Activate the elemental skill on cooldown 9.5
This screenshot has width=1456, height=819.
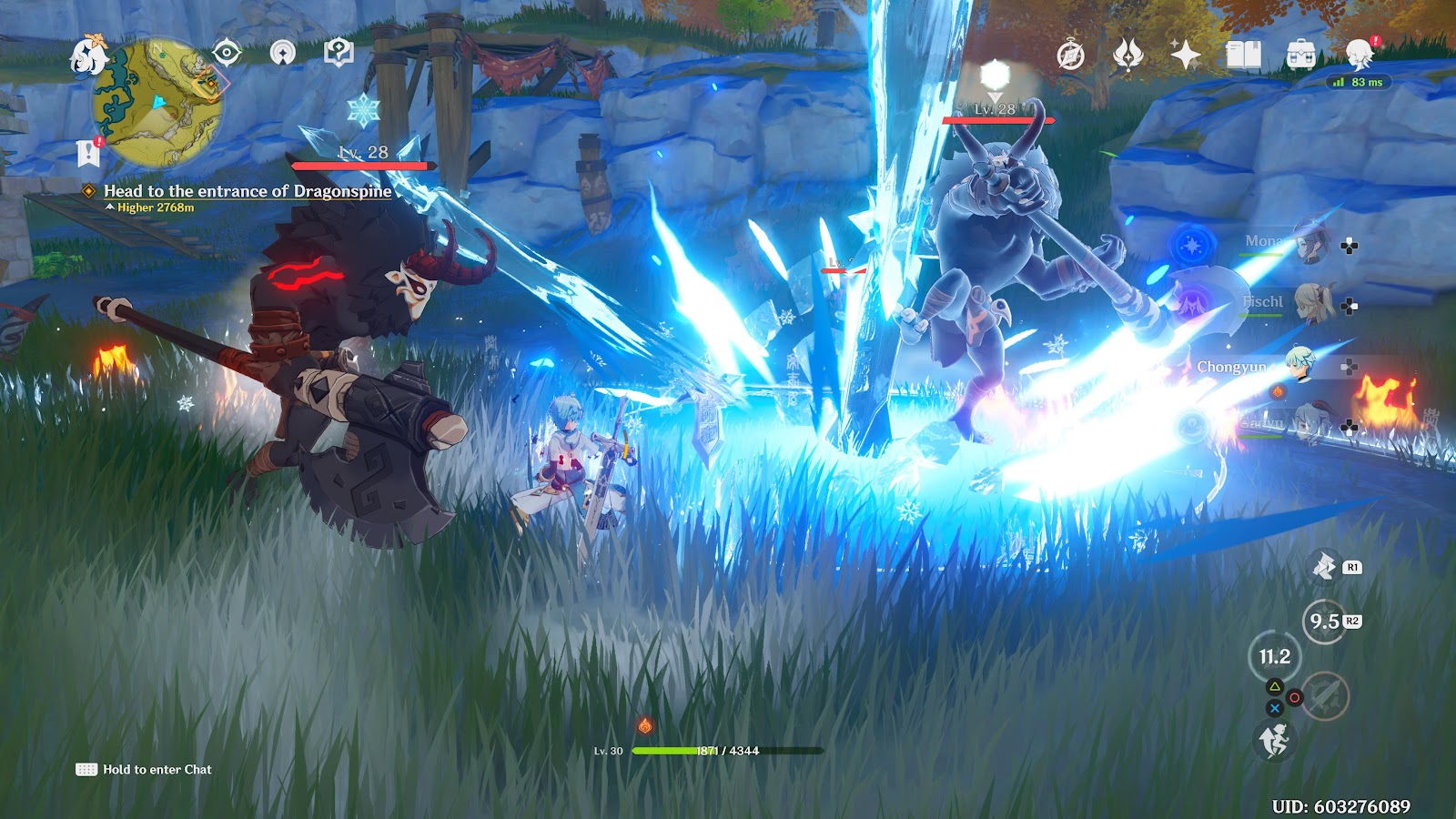[x=1325, y=622]
